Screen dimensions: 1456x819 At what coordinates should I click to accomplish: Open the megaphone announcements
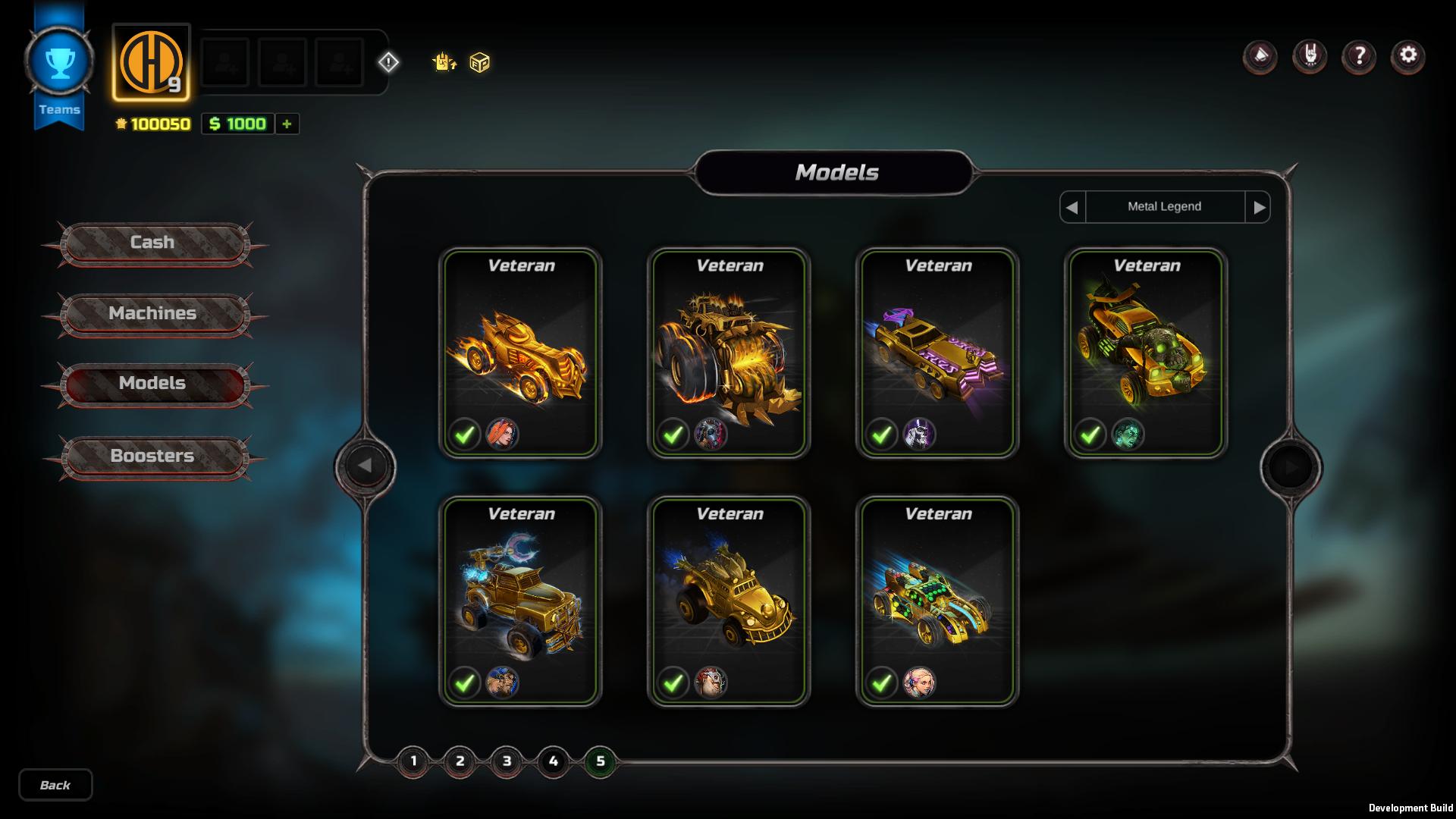[1260, 57]
